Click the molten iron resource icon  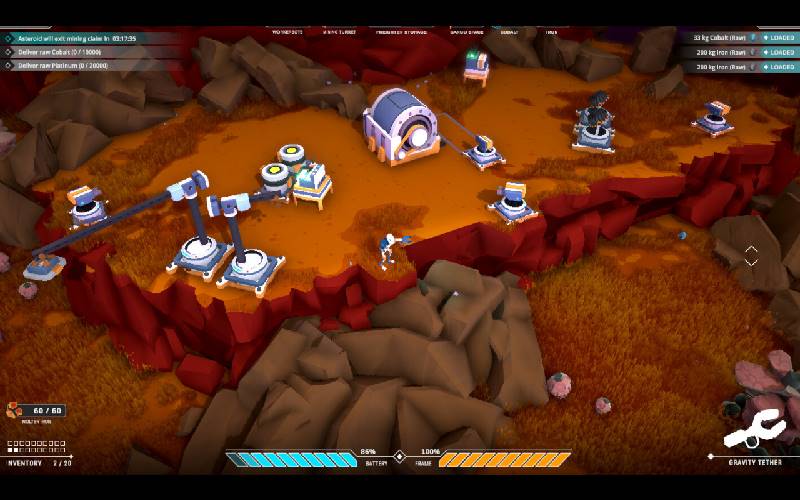click(16, 410)
